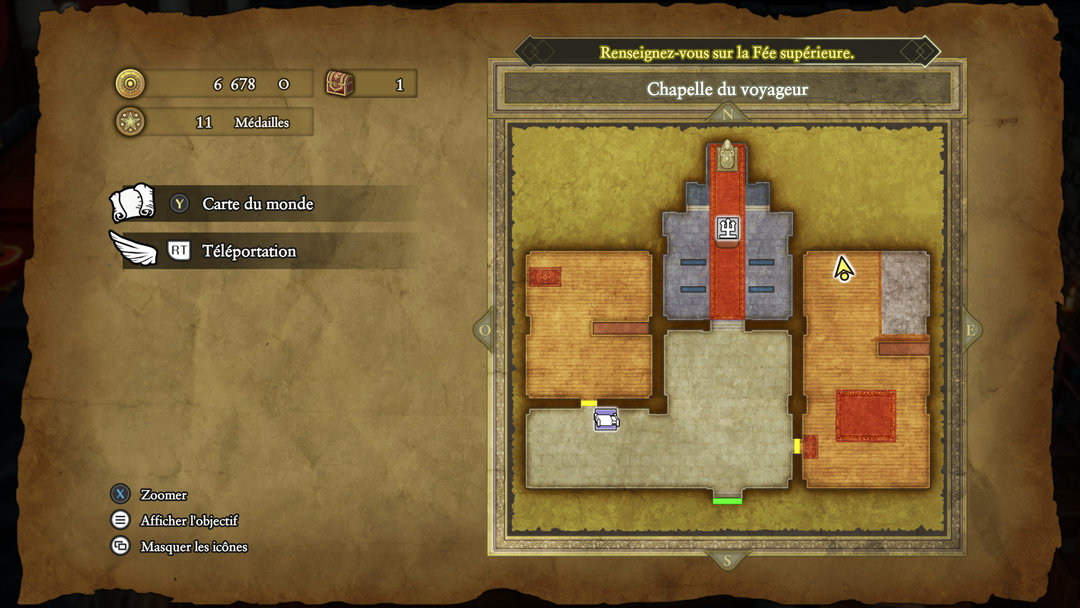The image size is (1080, 608).
Task: Click the goddess statue at the chapel's top
Action: 727,157
